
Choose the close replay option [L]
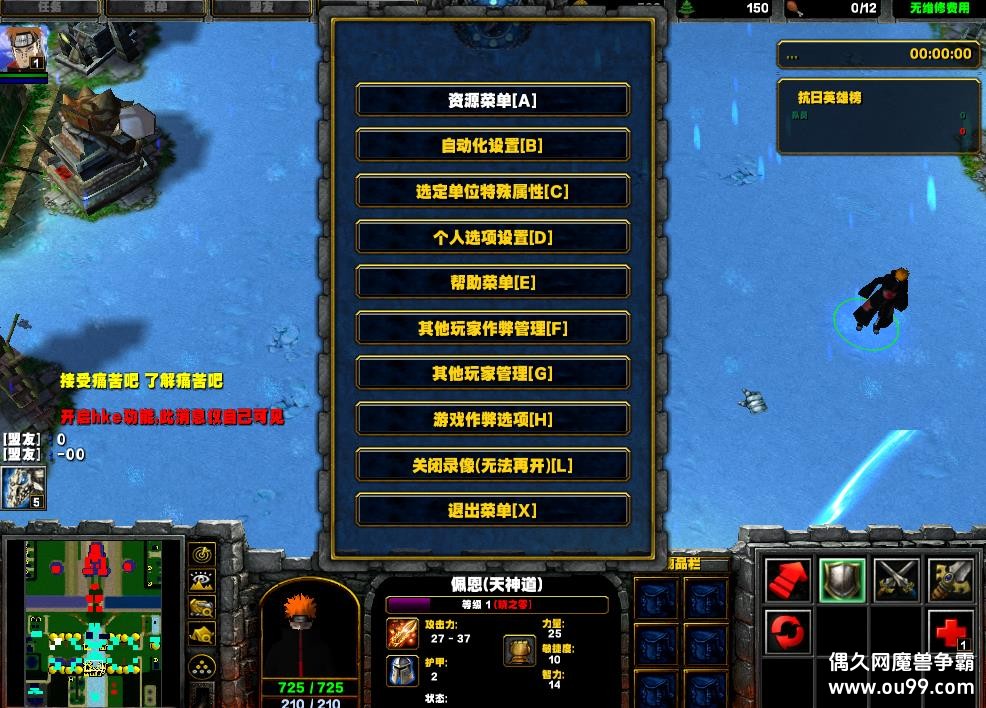tap(492, 465)
